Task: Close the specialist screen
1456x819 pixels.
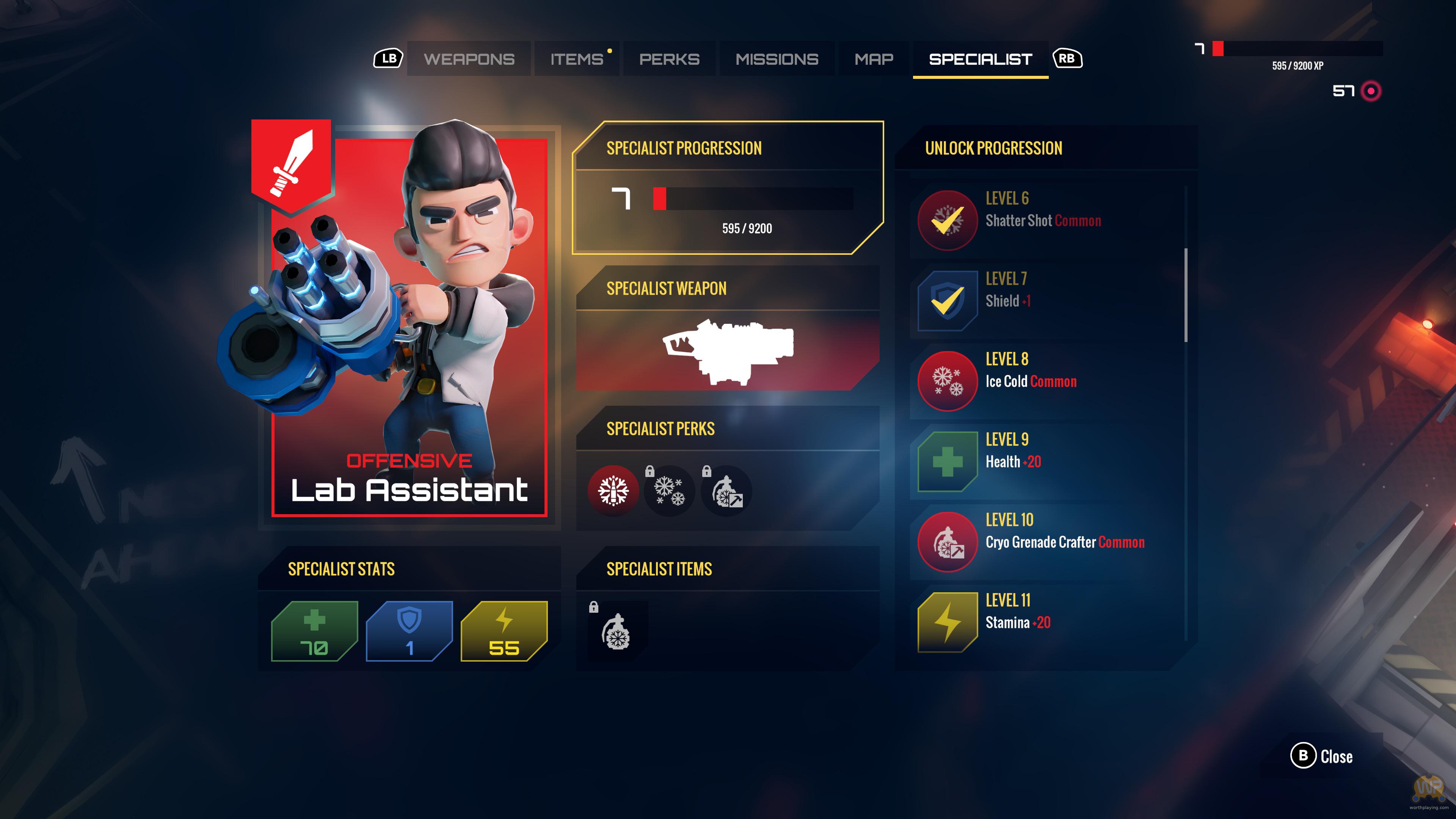Action: coord(1321,756)
